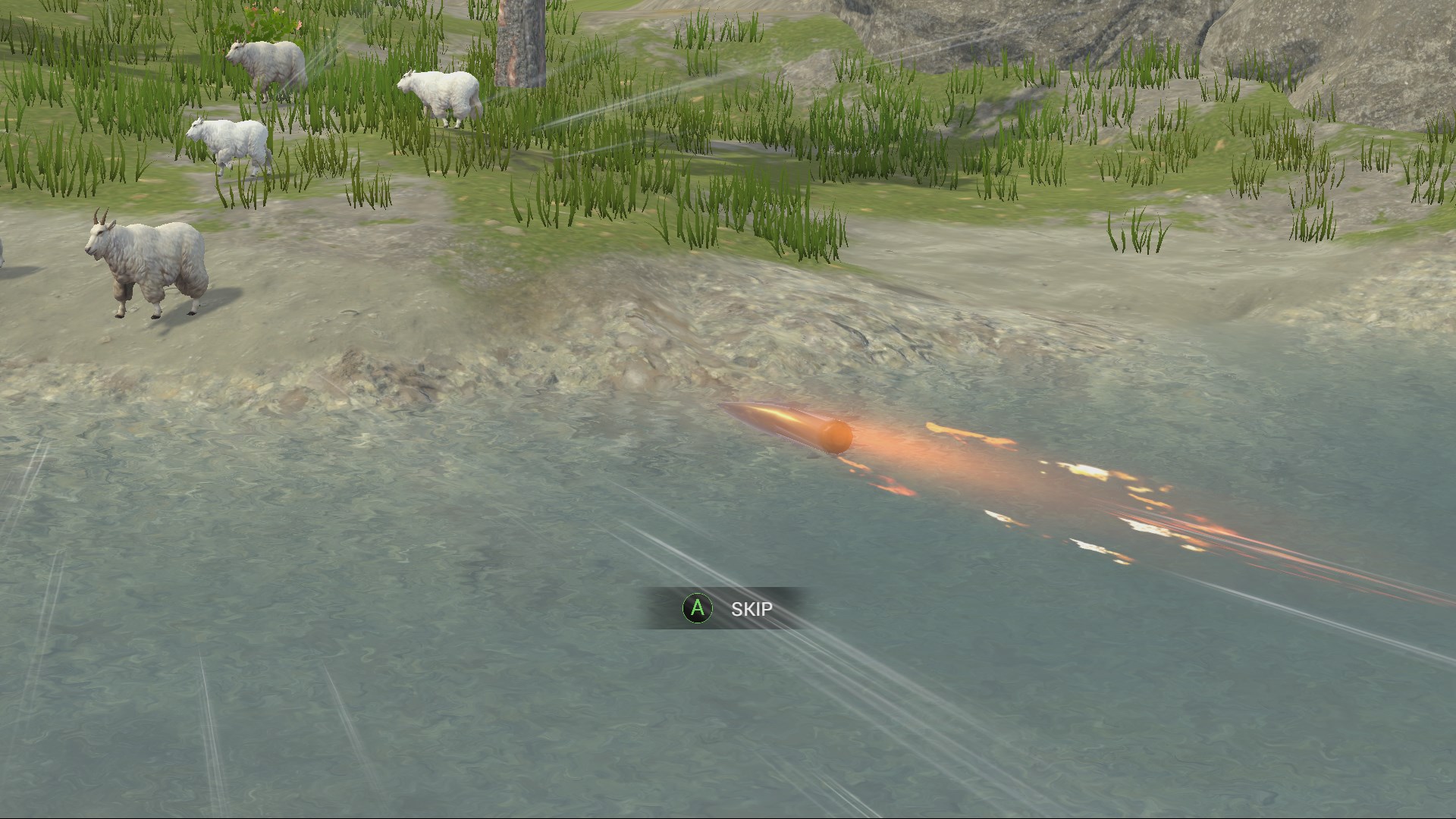This screenshot has width=1456, height=819.
Task: Click the water ripple streak in the bottom-left
Action: [212, 720]
